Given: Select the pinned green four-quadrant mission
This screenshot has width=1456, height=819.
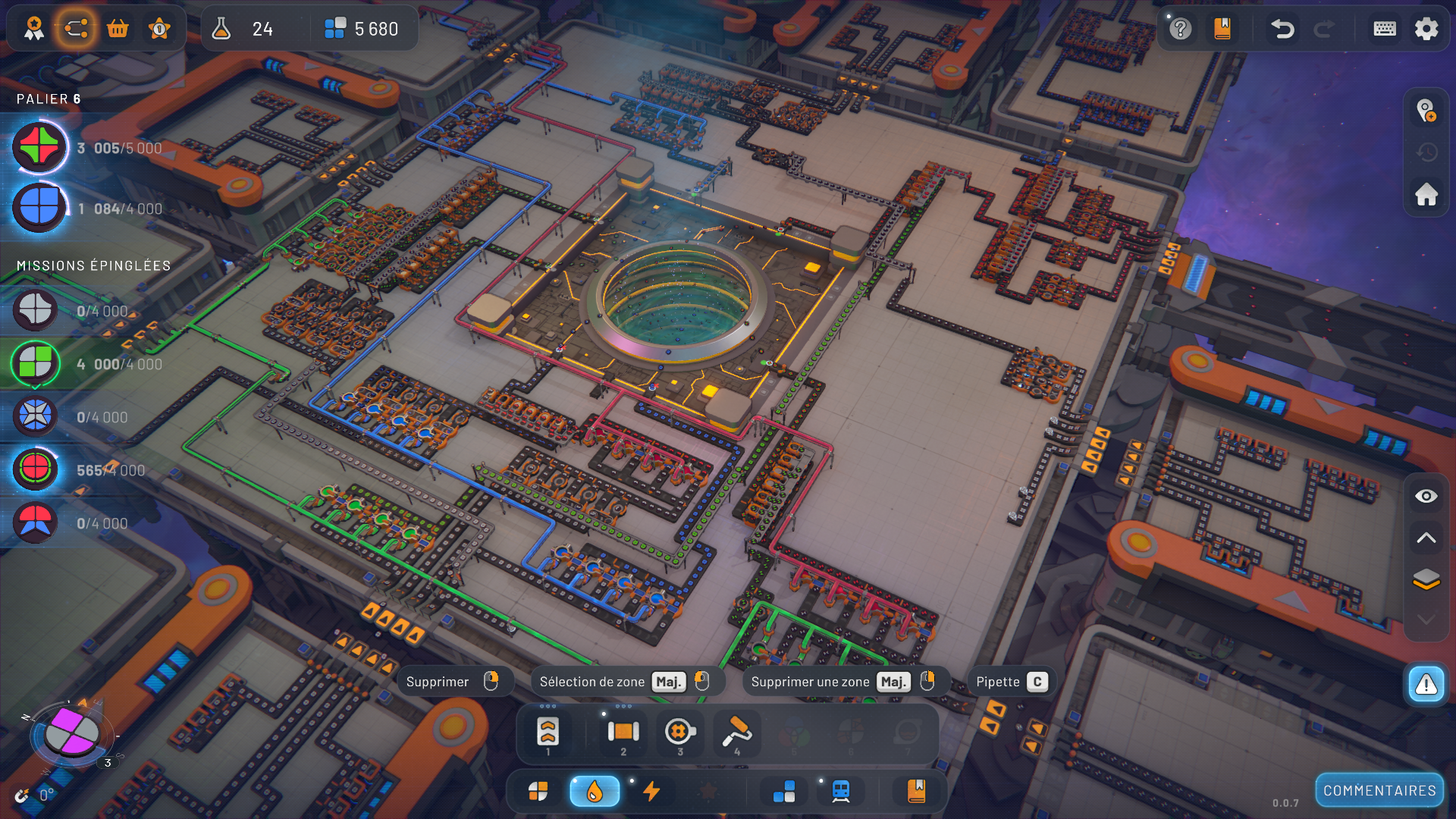Looking at the screenshot, I should tap(36, 364).
